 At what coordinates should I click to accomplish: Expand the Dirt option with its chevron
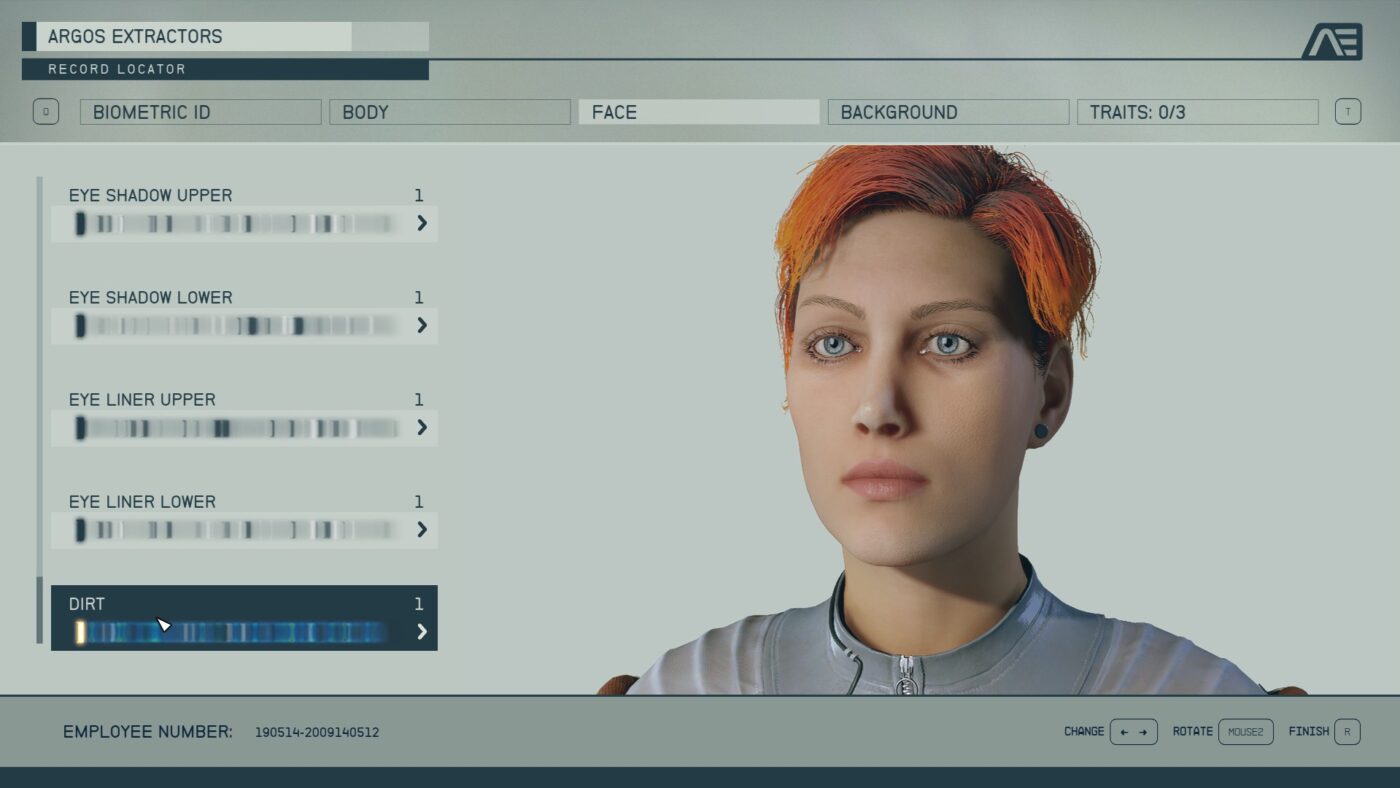(421, 632)
